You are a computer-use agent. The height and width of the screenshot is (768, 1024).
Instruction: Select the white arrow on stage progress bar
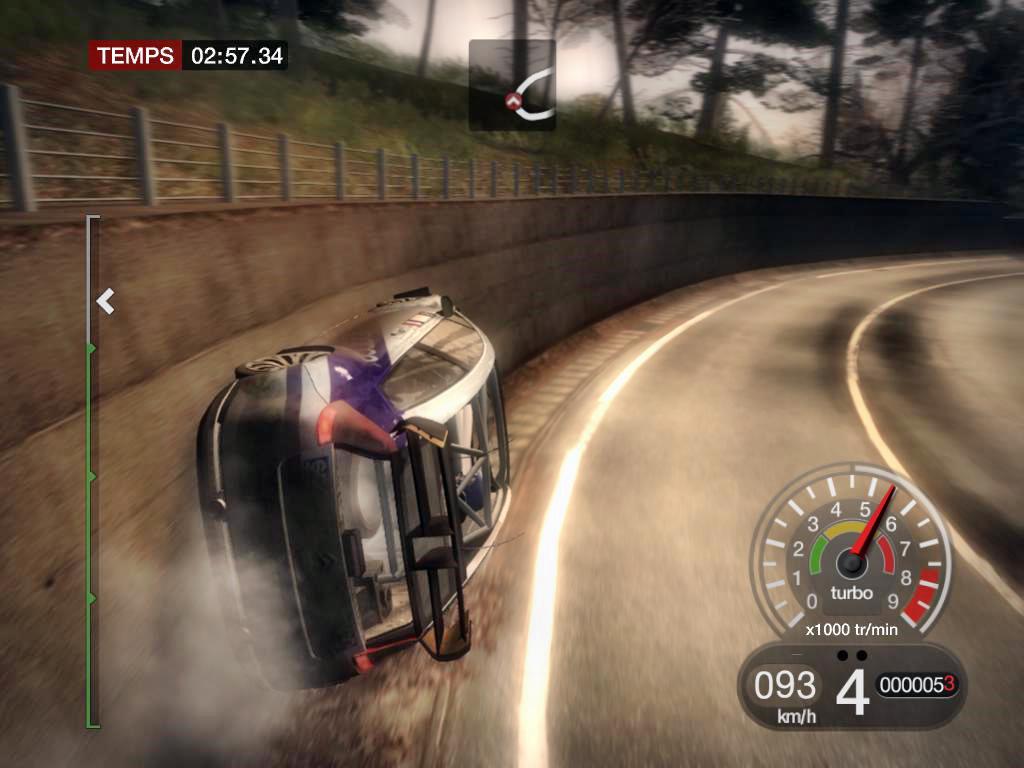(x=105, y=300)
